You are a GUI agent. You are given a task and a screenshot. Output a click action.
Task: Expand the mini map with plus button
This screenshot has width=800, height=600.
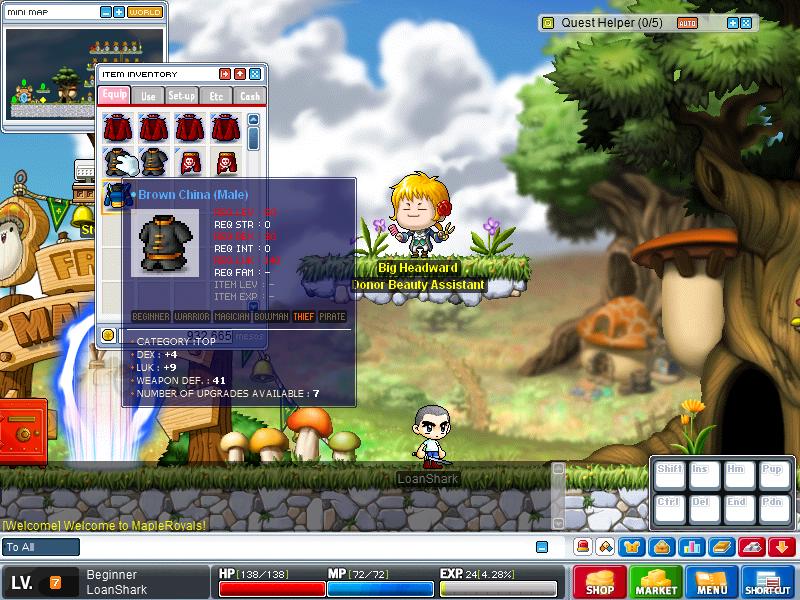119,12
